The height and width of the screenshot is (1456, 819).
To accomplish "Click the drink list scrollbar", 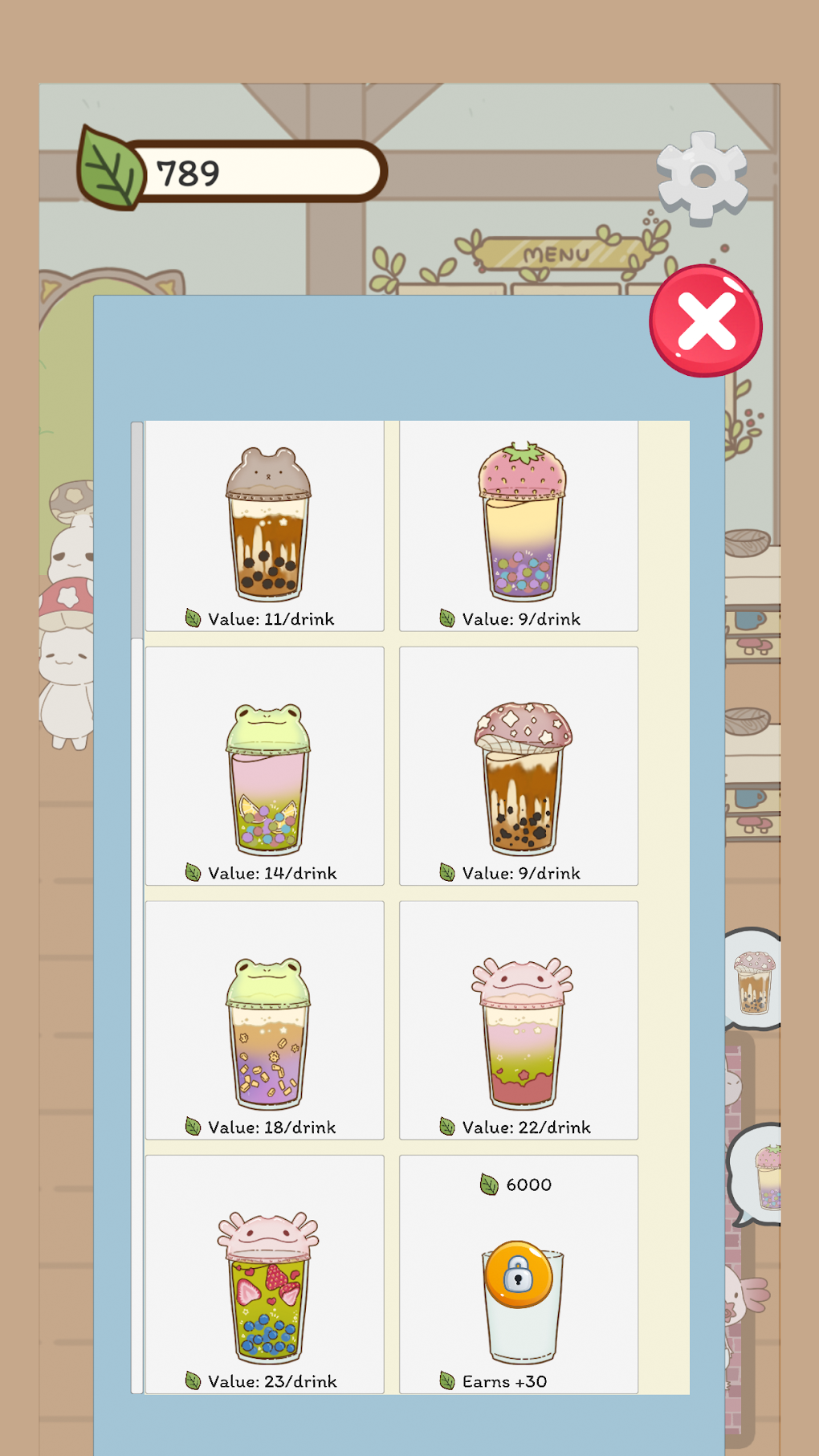I will click(x=137, y=530).
